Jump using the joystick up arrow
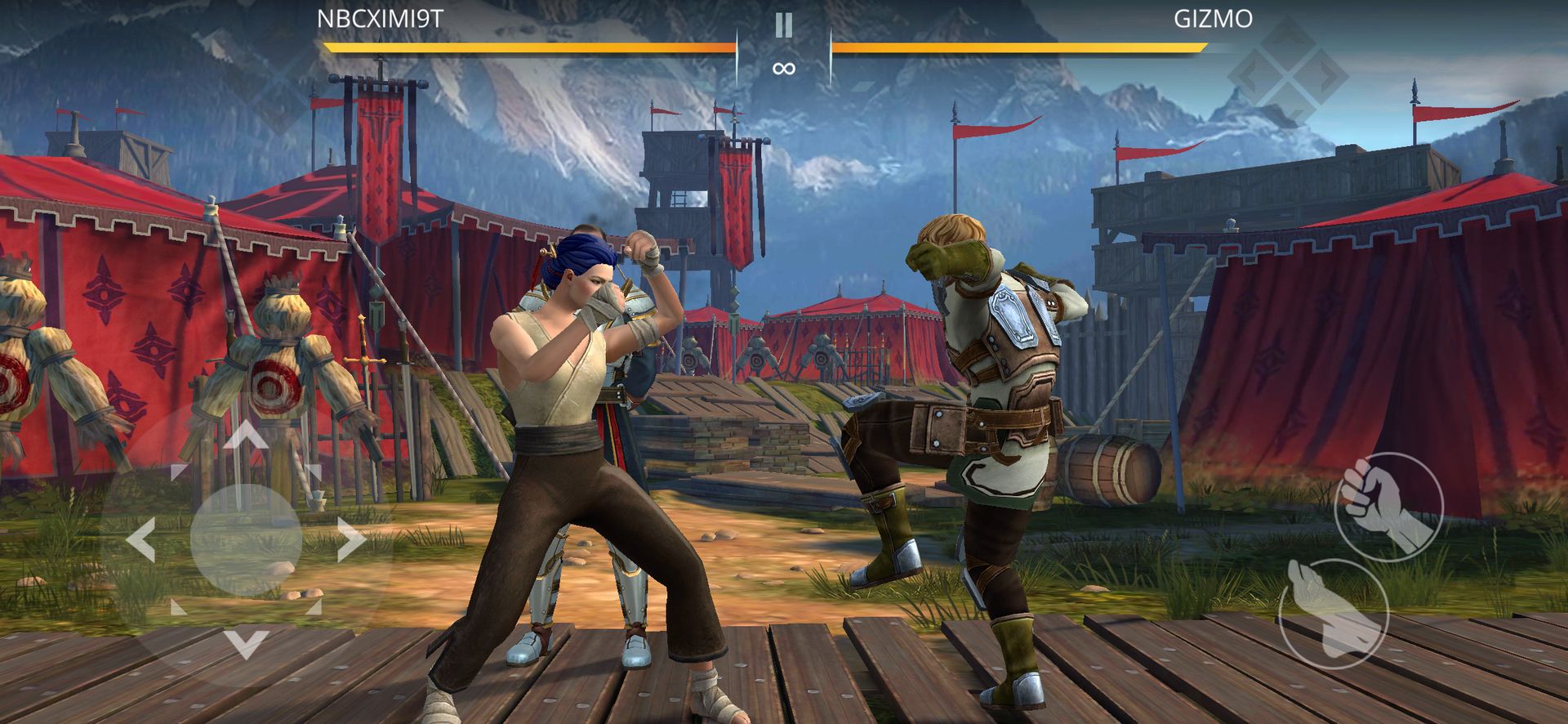1568x724 pixels. click(246, 434)
